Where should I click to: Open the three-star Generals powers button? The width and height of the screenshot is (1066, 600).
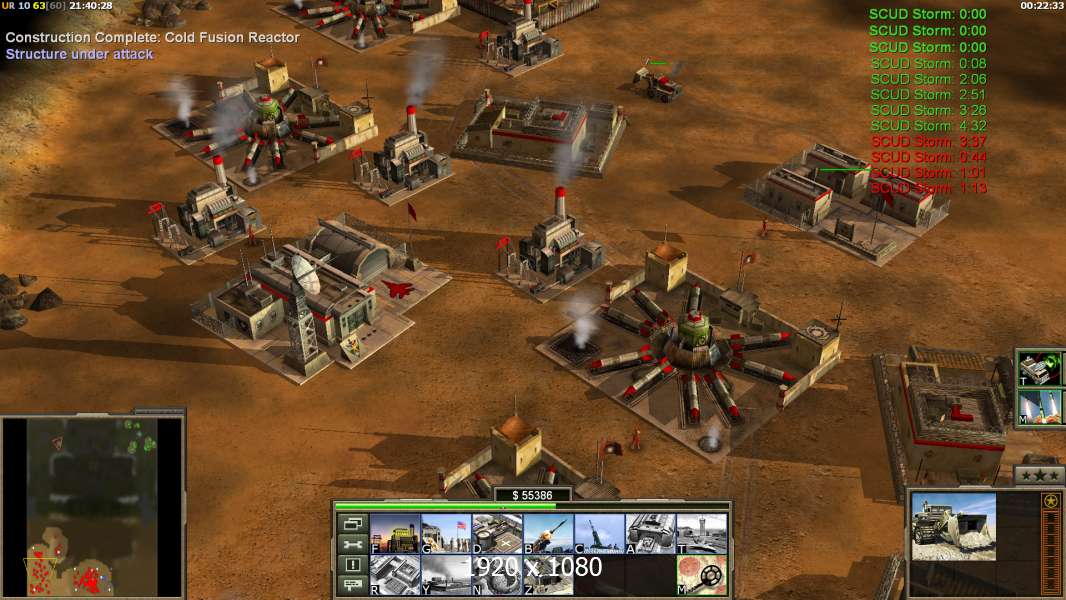pos(1039,475)
